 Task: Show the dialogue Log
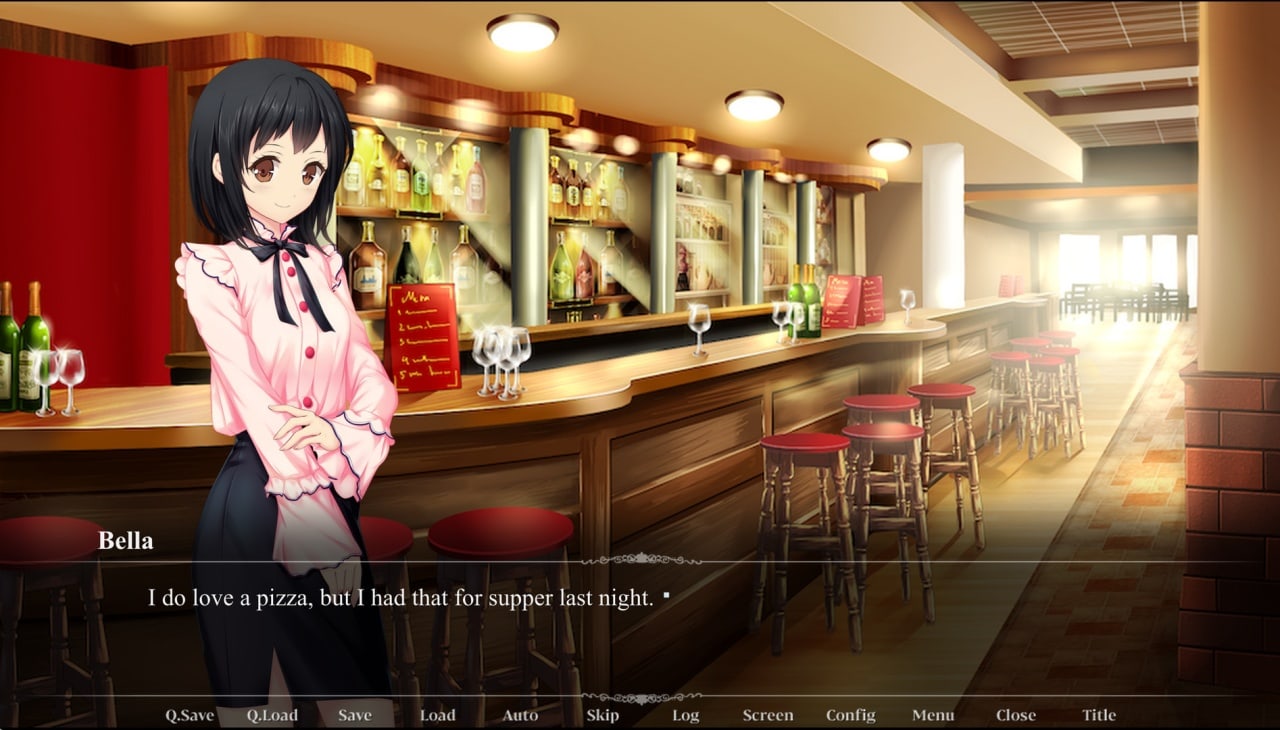pos(685,715)
